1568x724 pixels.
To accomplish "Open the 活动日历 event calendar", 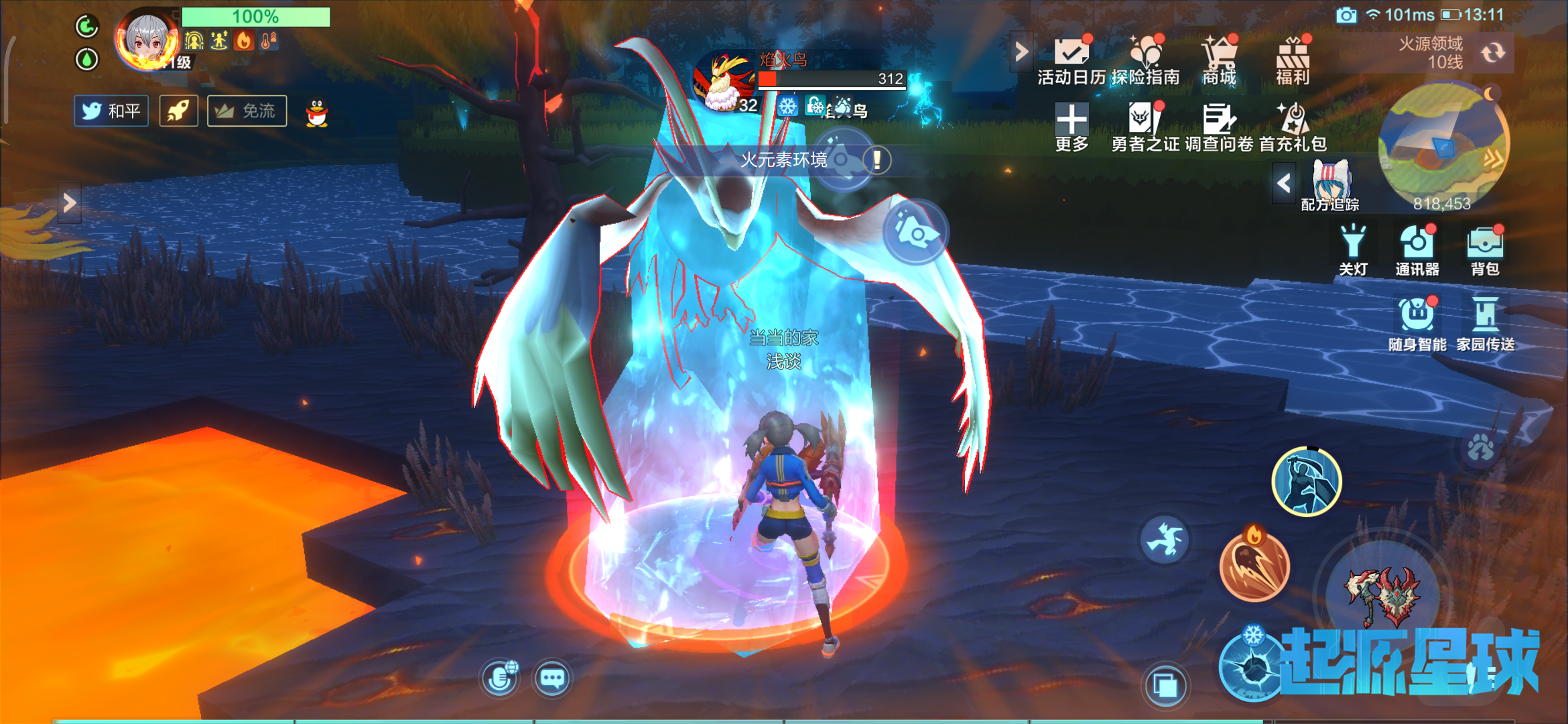I will [x=1071, y=60].
